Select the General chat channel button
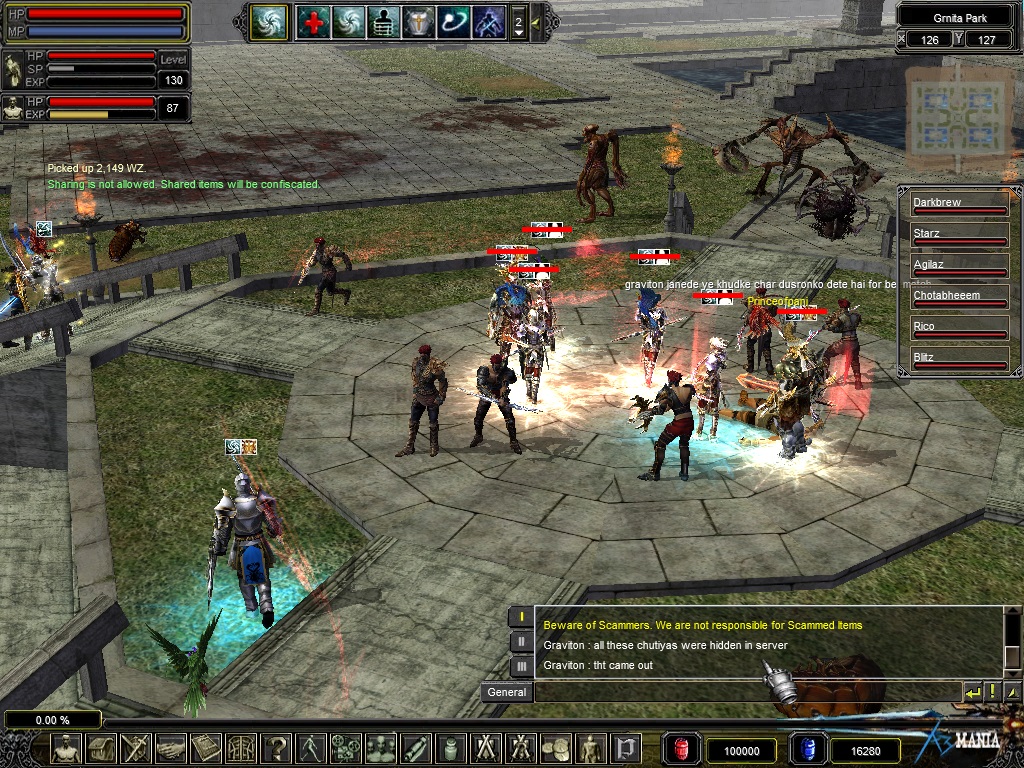1024x768 pixels. tap(506, 692)
